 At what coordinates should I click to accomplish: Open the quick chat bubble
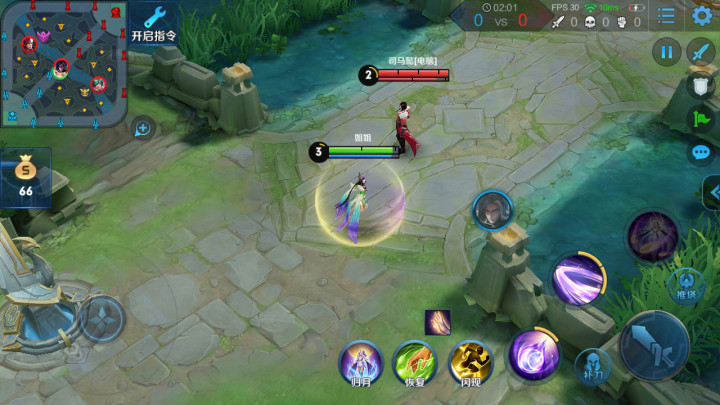tap(700, 153)
